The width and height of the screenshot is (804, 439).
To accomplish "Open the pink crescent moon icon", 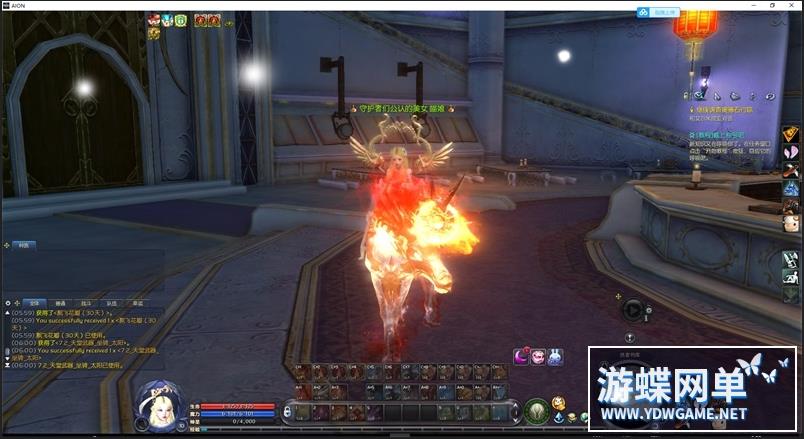I will pos(521,355).
